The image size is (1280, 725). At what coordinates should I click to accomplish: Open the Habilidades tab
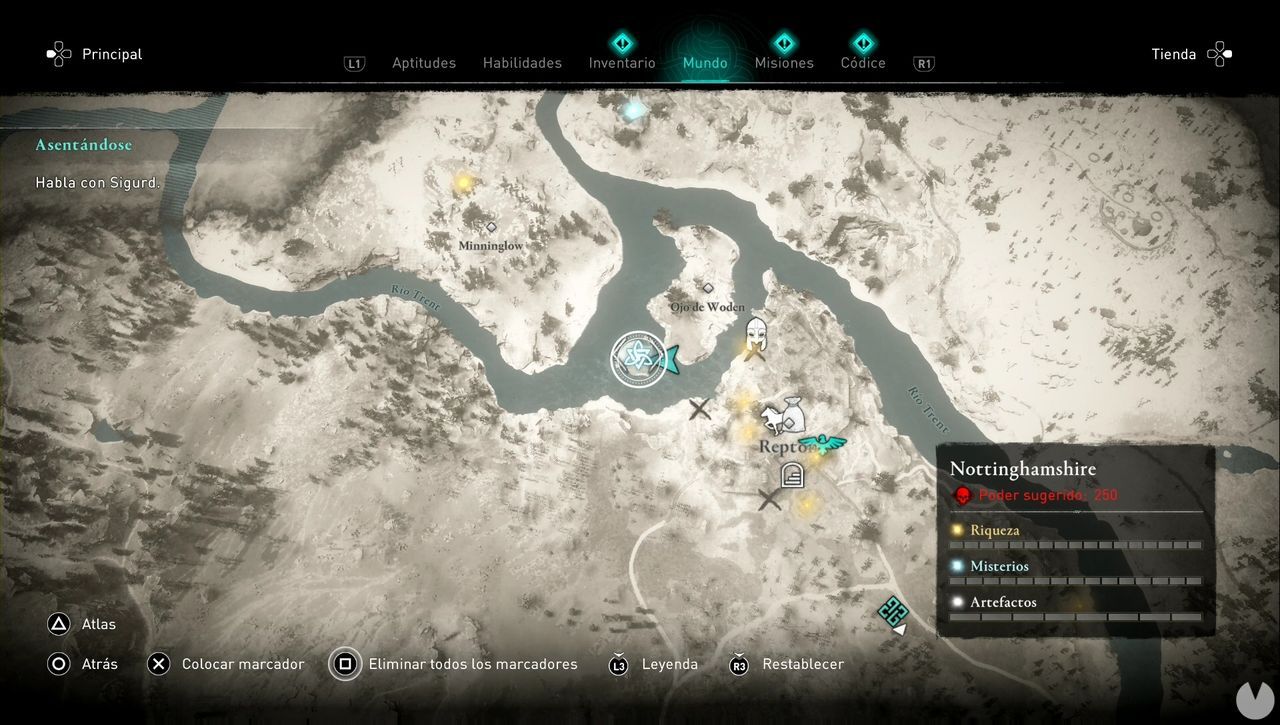(x=522, y=63)
